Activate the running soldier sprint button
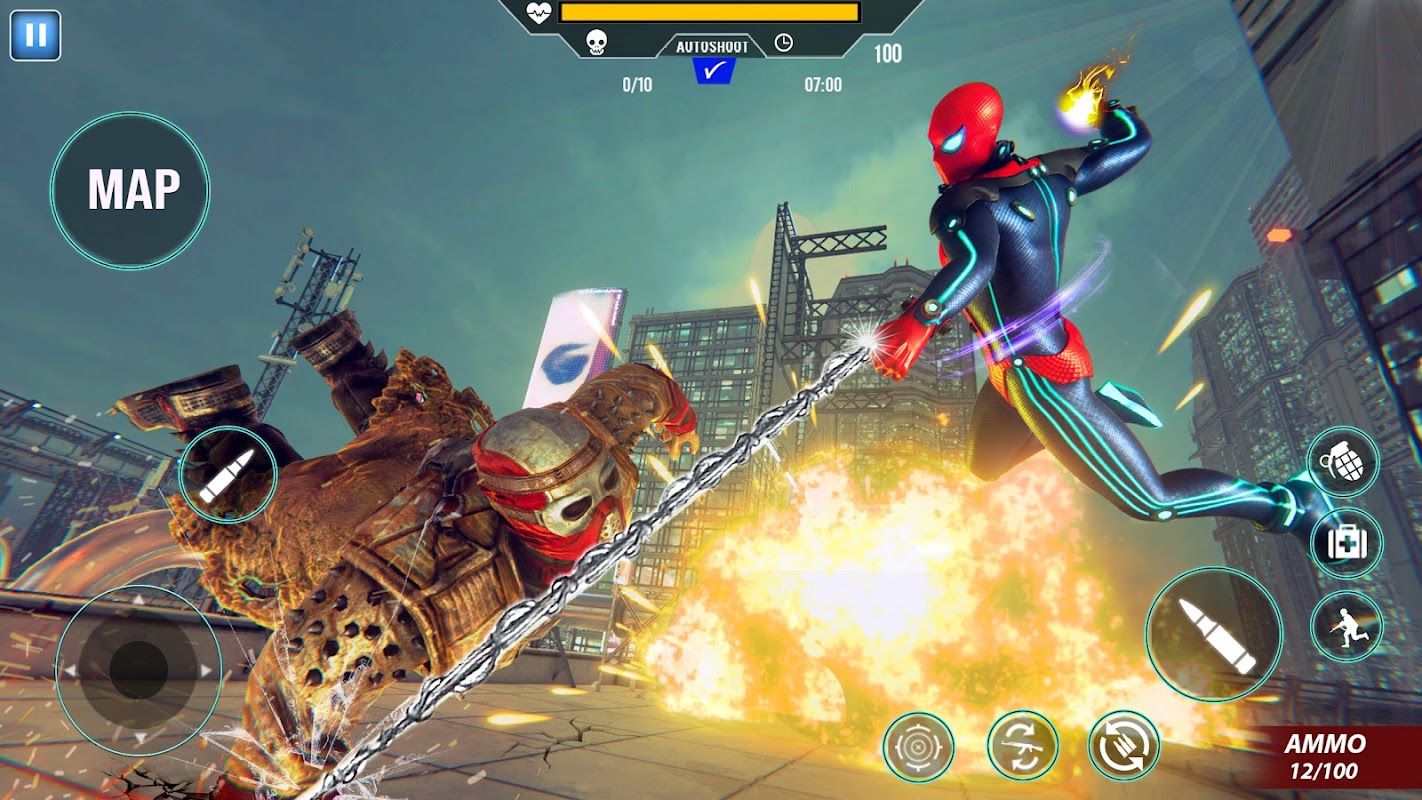The image size is (1422, 800). click(1346, 626)
